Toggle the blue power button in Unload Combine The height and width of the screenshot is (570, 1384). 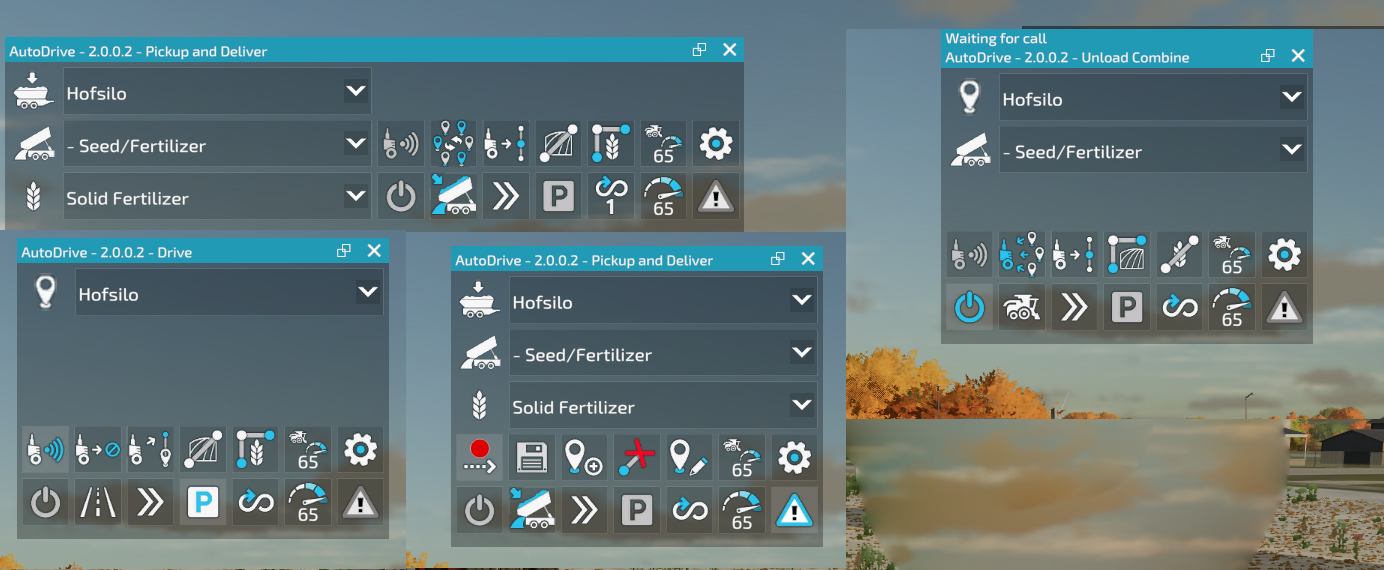969,307
